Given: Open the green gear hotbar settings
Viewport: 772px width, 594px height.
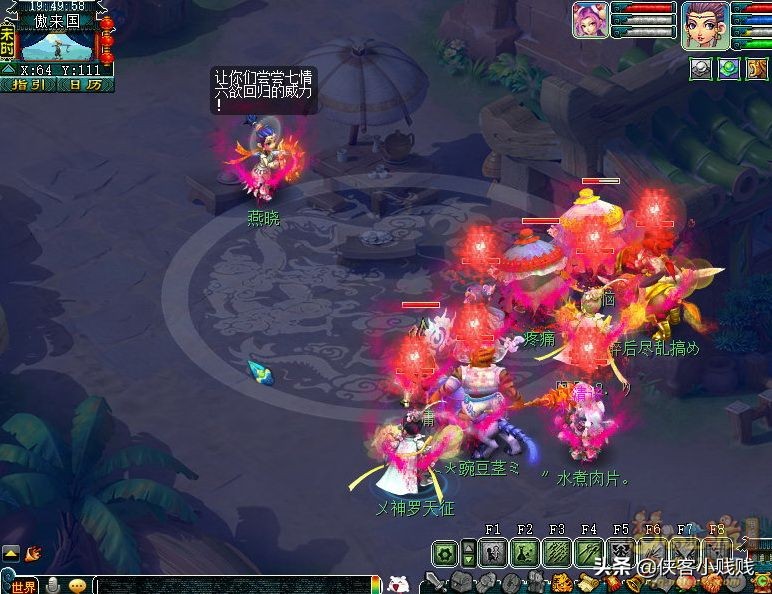Looking at the screenshot, I should click(445, 552).
